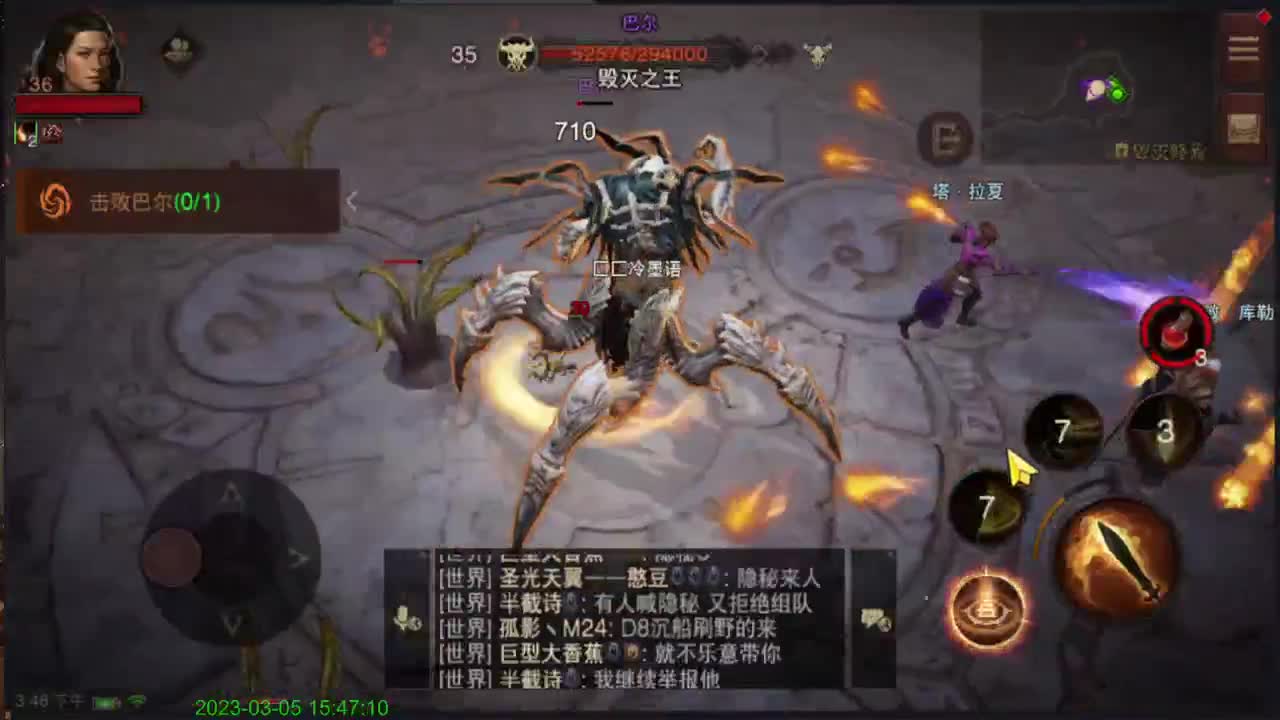Activate the skill showing cooldown 3
Image resolution: width=1280 pixels, height=720 pixels.
pyautogui.click(x=1165, y=430)
